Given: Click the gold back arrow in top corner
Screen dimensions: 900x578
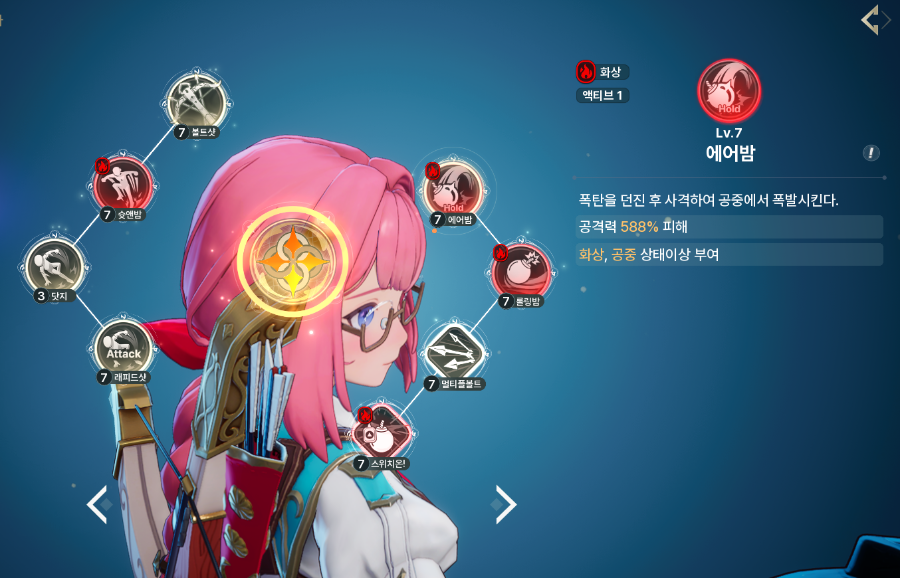Looking at the screenshot, I should (871, 20).
